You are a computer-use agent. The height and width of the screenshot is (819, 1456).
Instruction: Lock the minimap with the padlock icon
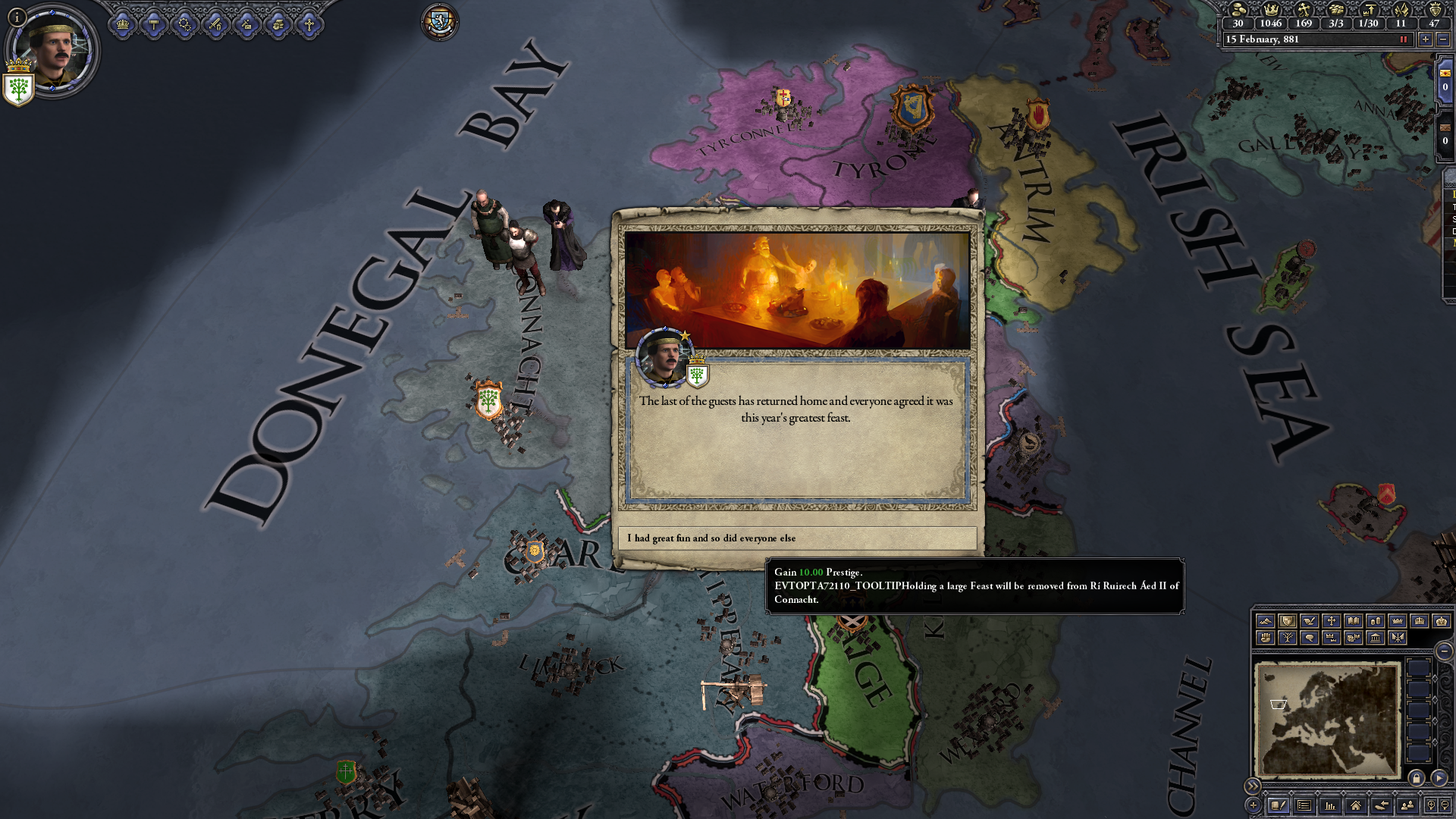pyautogui.click(x=1417, y=780)
